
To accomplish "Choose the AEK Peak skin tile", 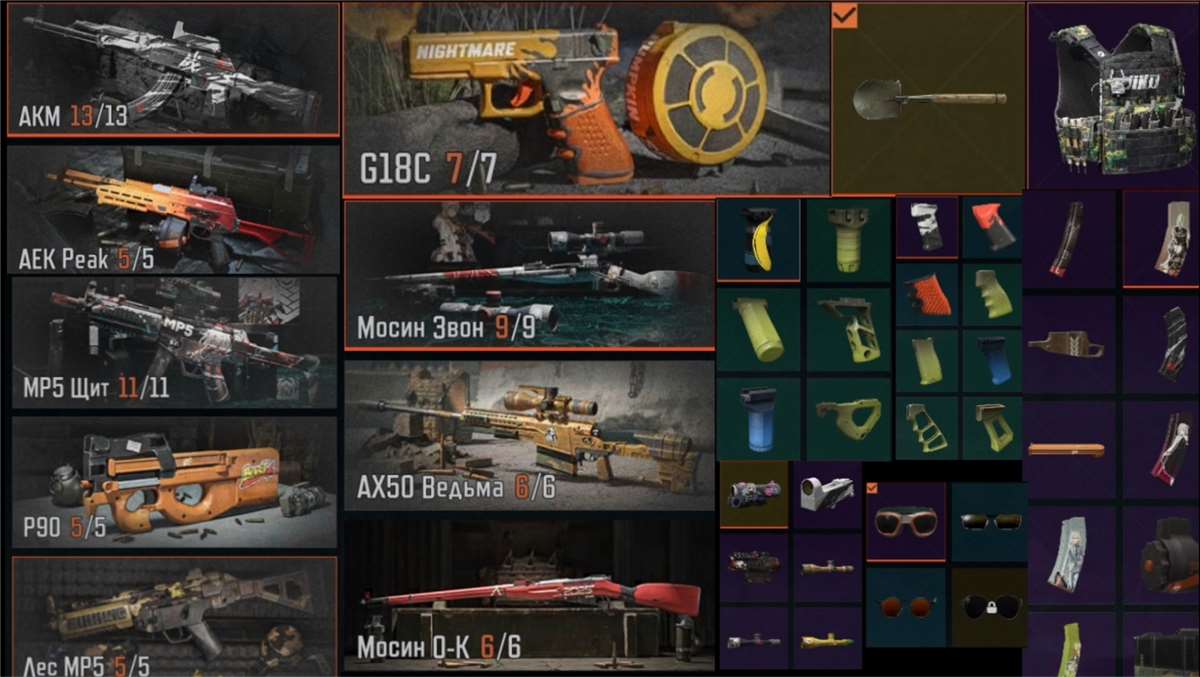I will point(173,209).
